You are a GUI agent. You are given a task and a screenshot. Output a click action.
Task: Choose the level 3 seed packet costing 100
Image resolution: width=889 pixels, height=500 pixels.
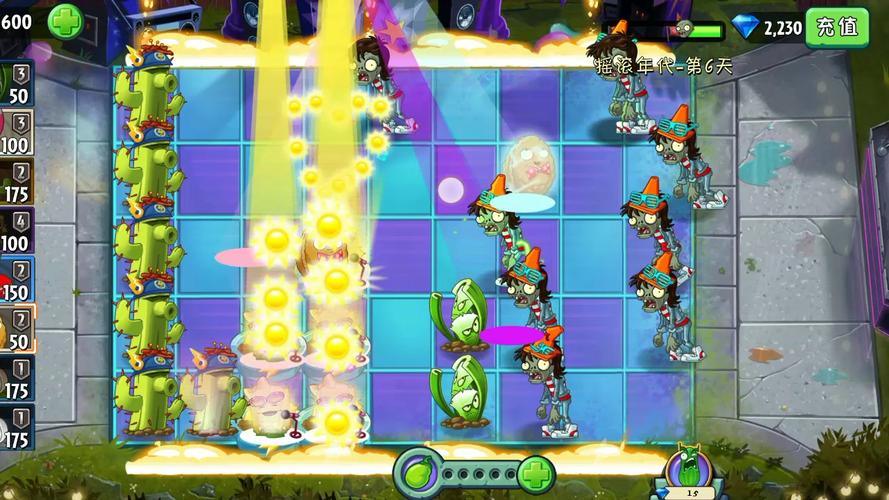[16, 132]
